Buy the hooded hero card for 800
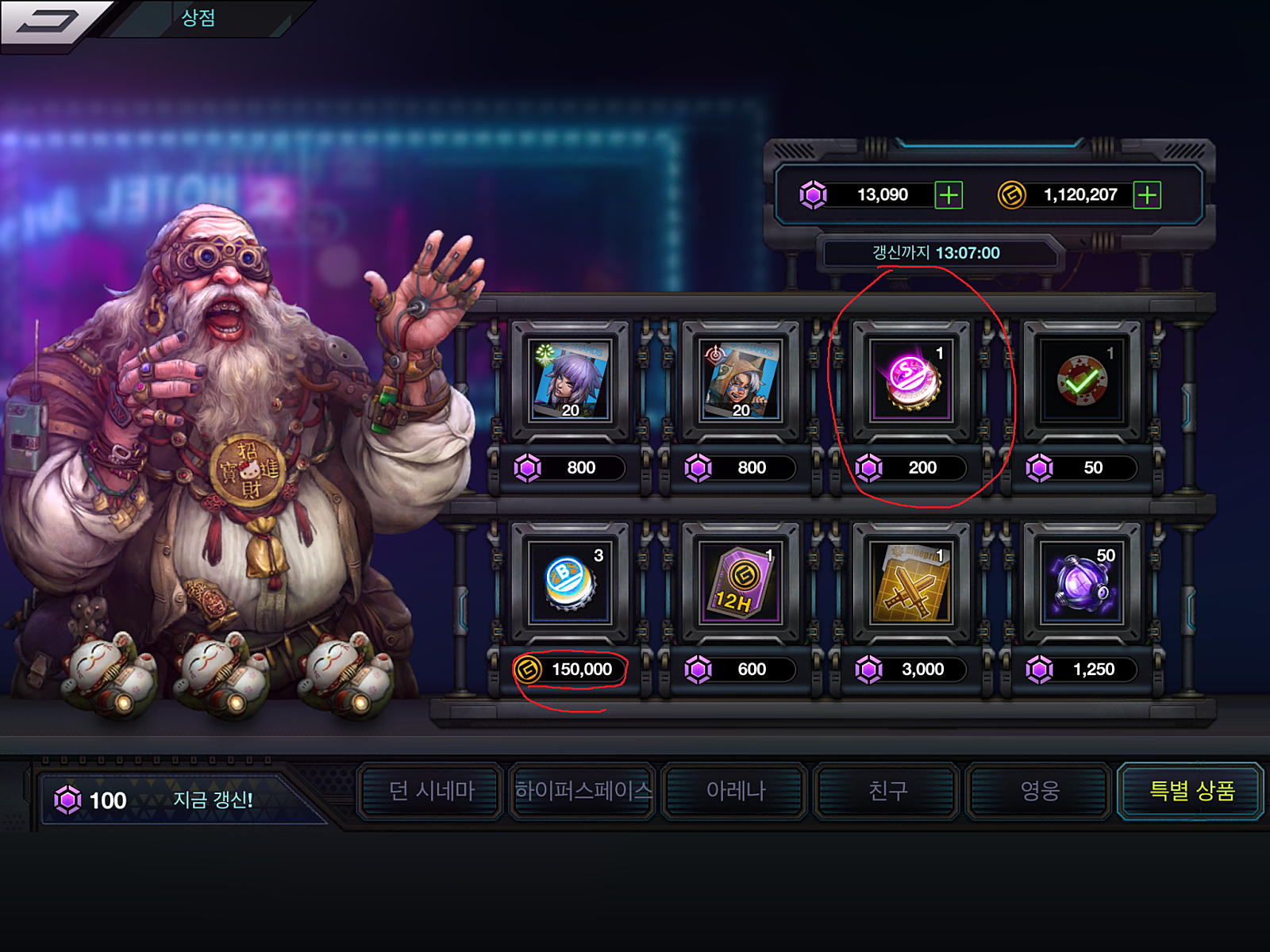 coord(741,382)
